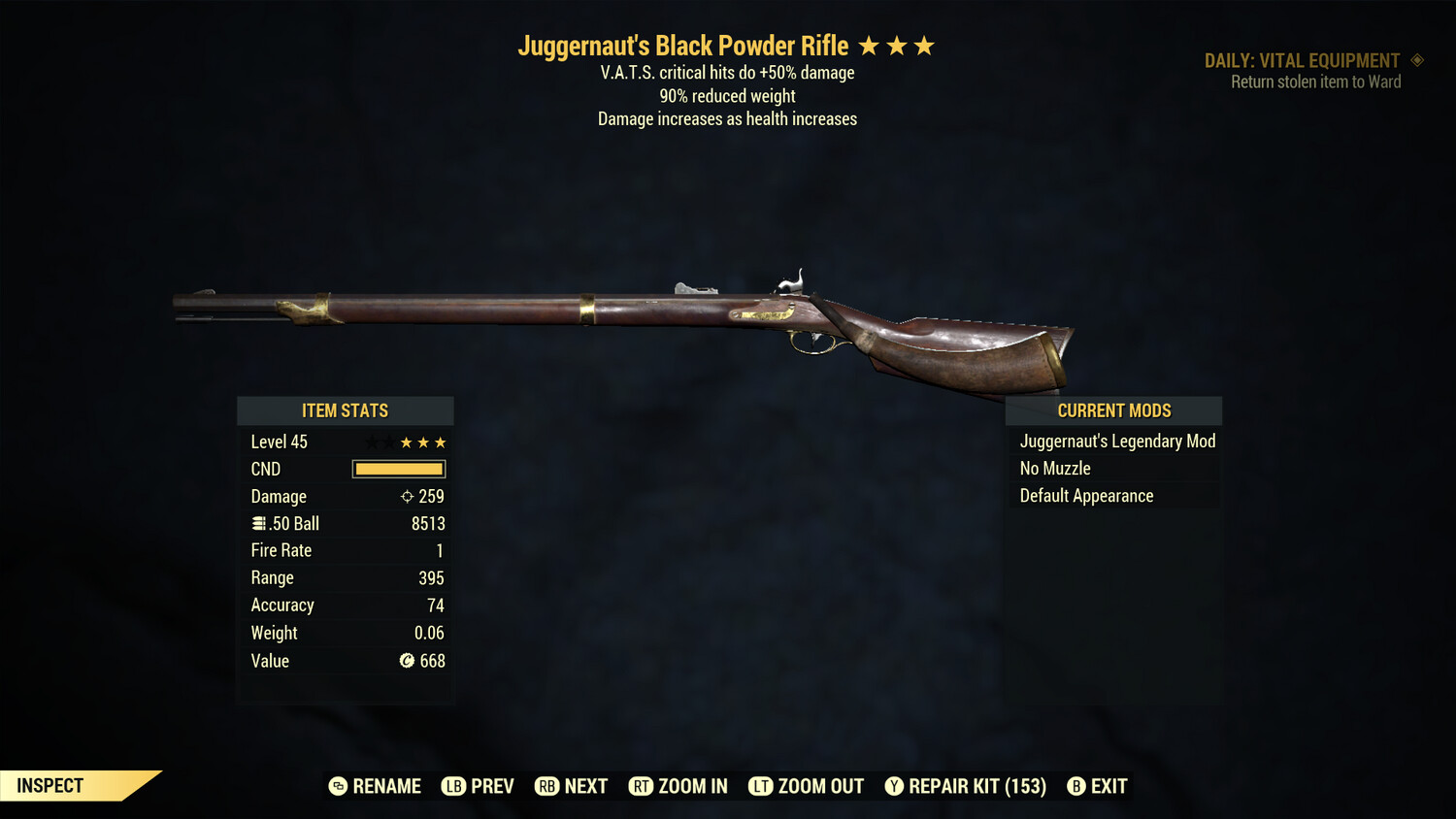Image resolution: width=1456 pixels, height=819 pixels.
Task: Click the caps icon next to Value 668
Action: (405, 661)
